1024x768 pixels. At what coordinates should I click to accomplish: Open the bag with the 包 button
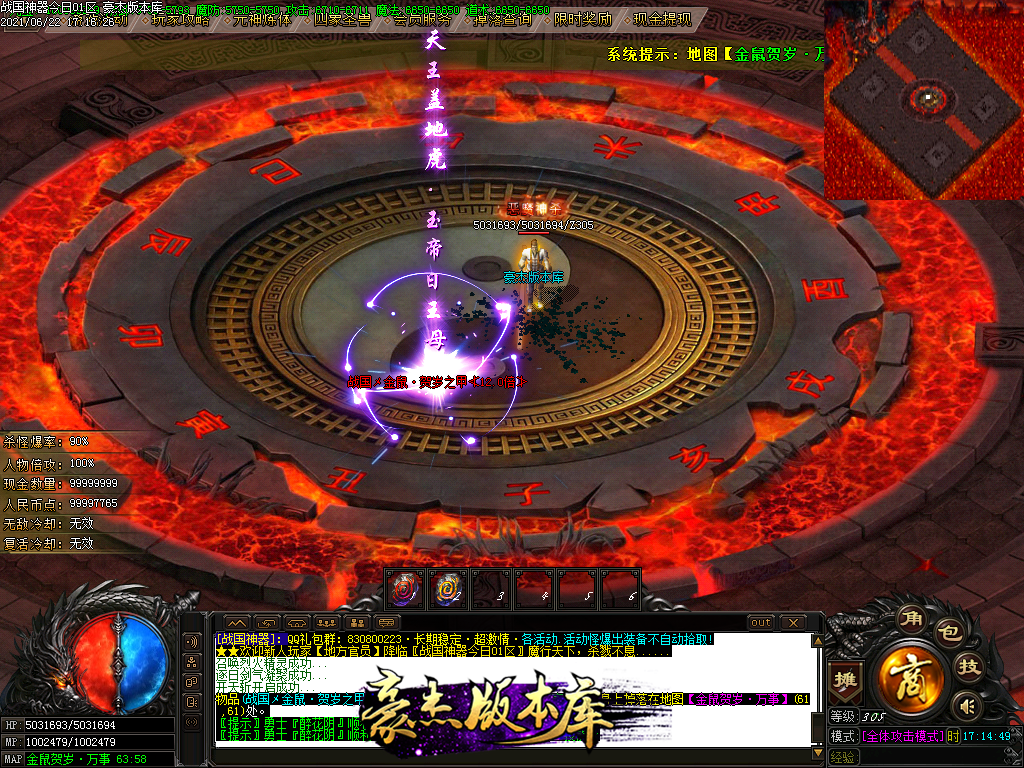(x=947, y=632)
